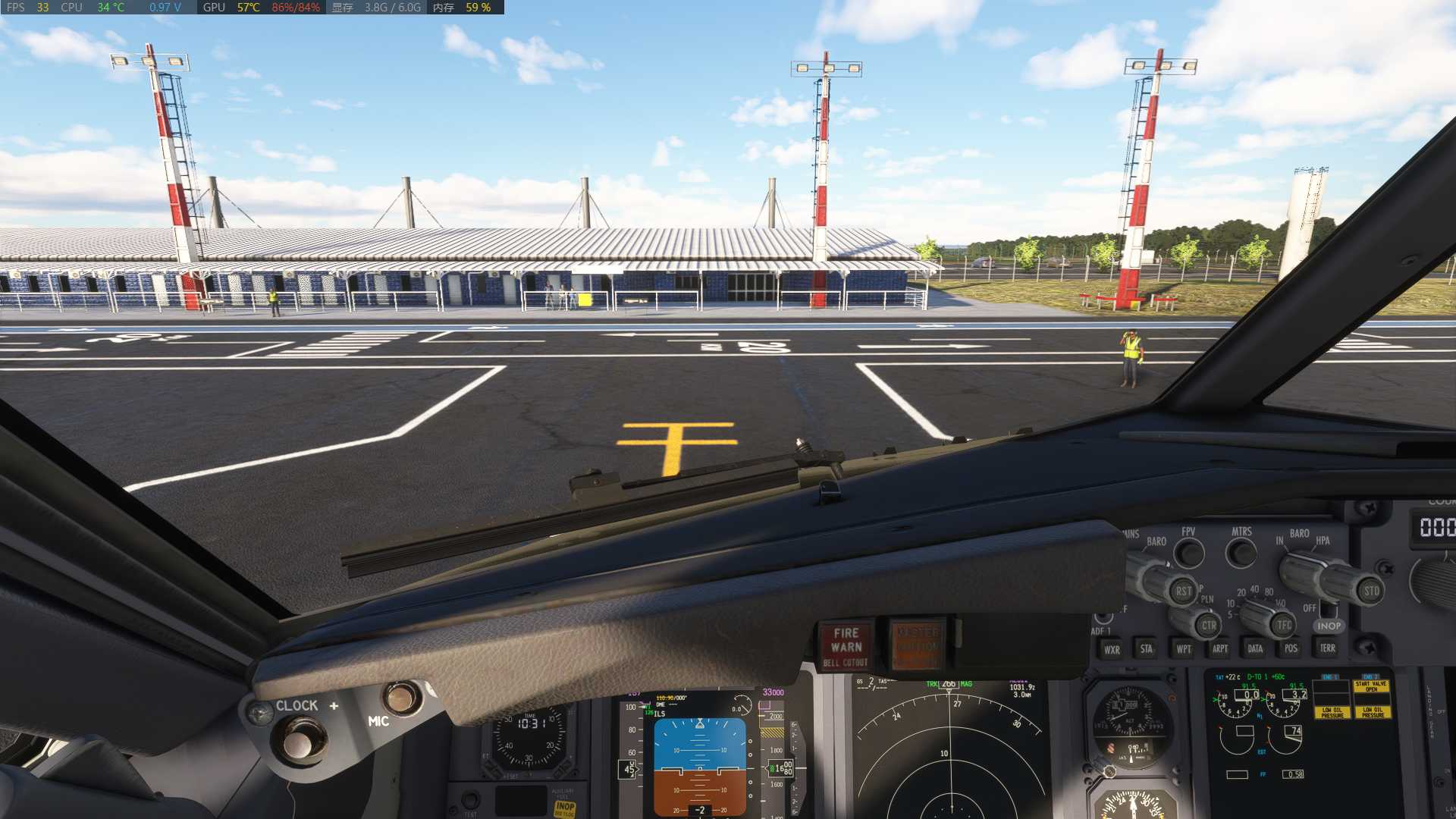The width and height of the screenshot is (1456, 819).
Task: Click the RST minimums reset button
Action: coord(1183,591)
